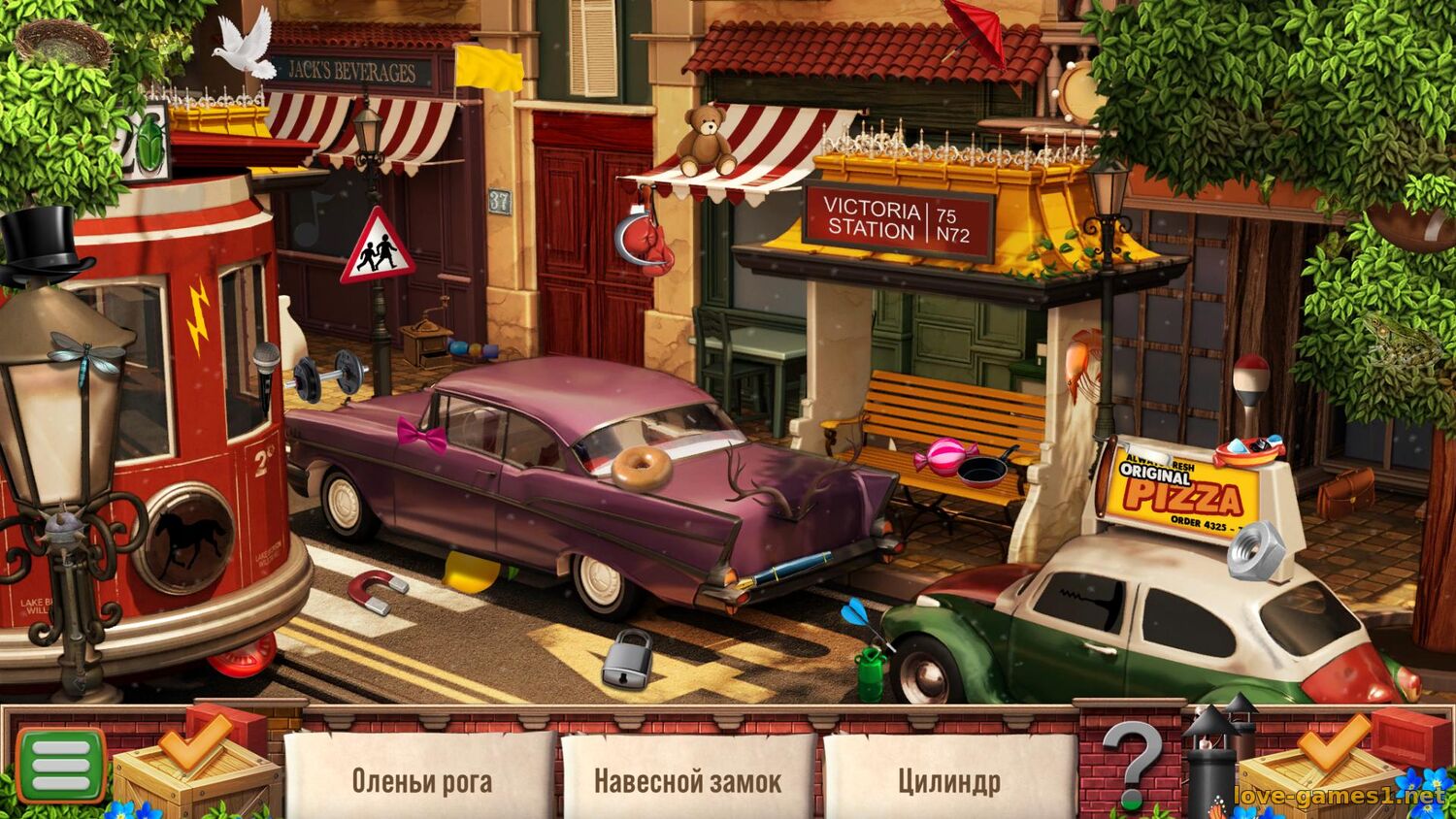Use the question mark hint button
Viewport: 1456px width, 819px height.
coord(1136,763)
